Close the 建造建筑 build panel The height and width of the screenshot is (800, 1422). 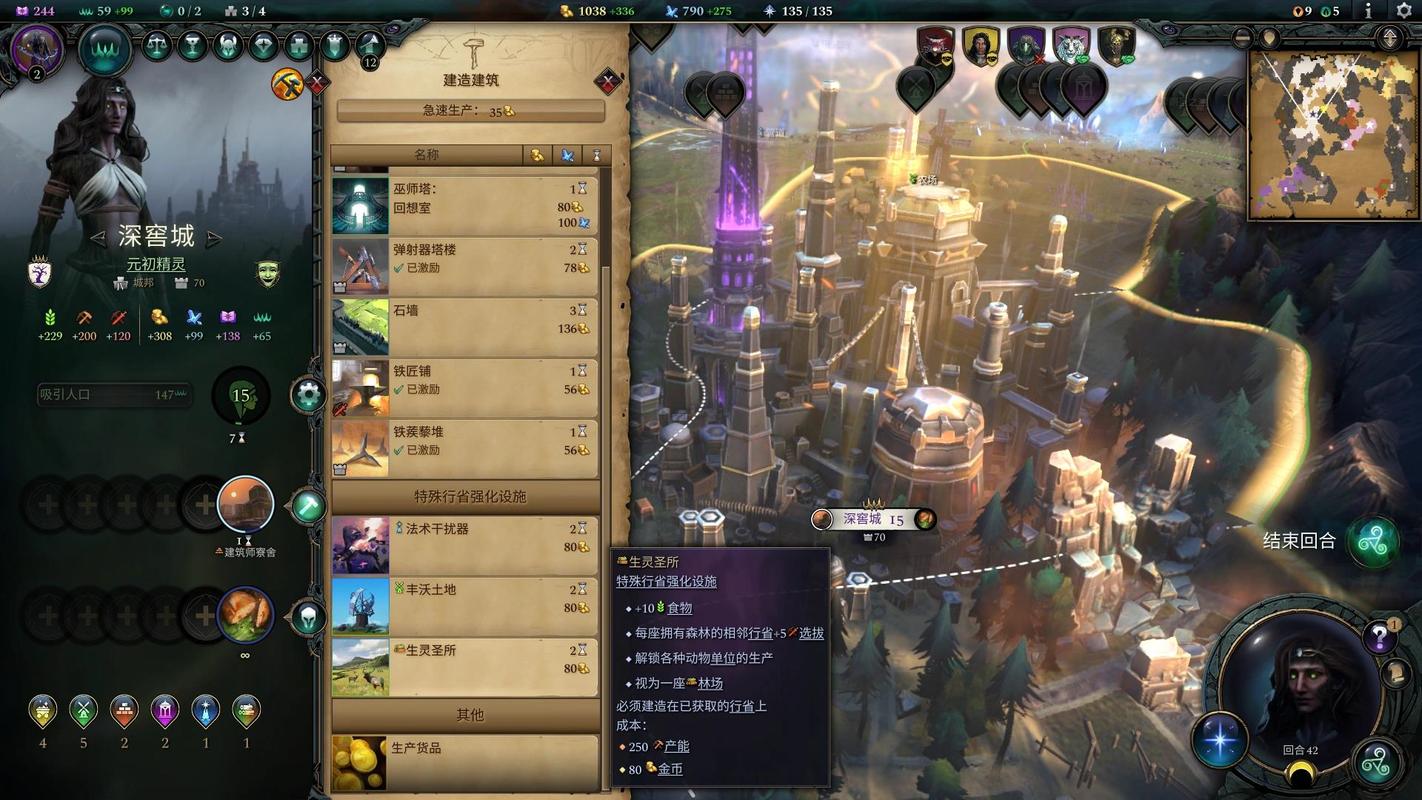[x=607, y=81]
